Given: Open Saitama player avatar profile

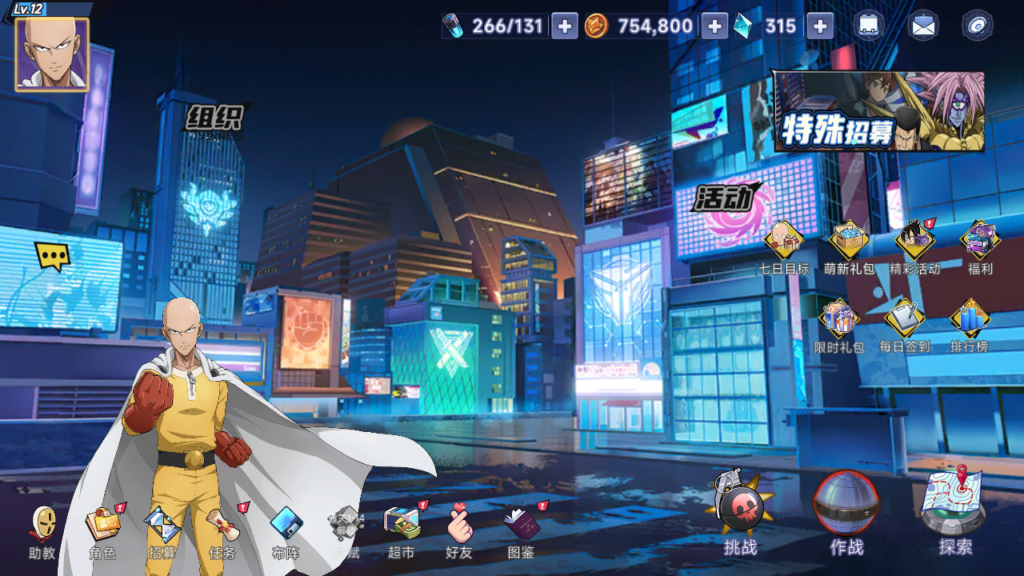Looking at the screenshot, I should coord(51,54).
